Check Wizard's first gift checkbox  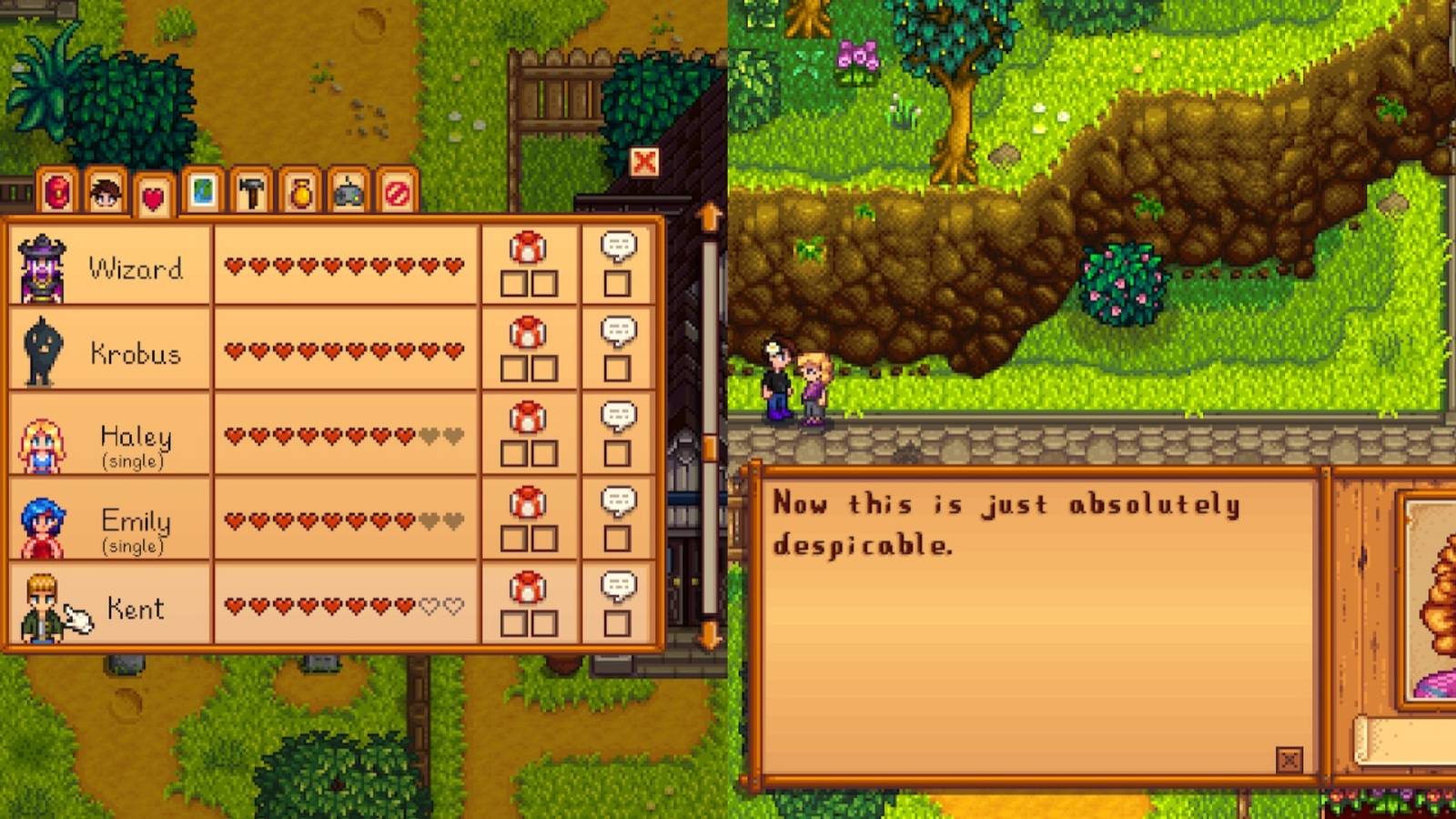(512, 284)
